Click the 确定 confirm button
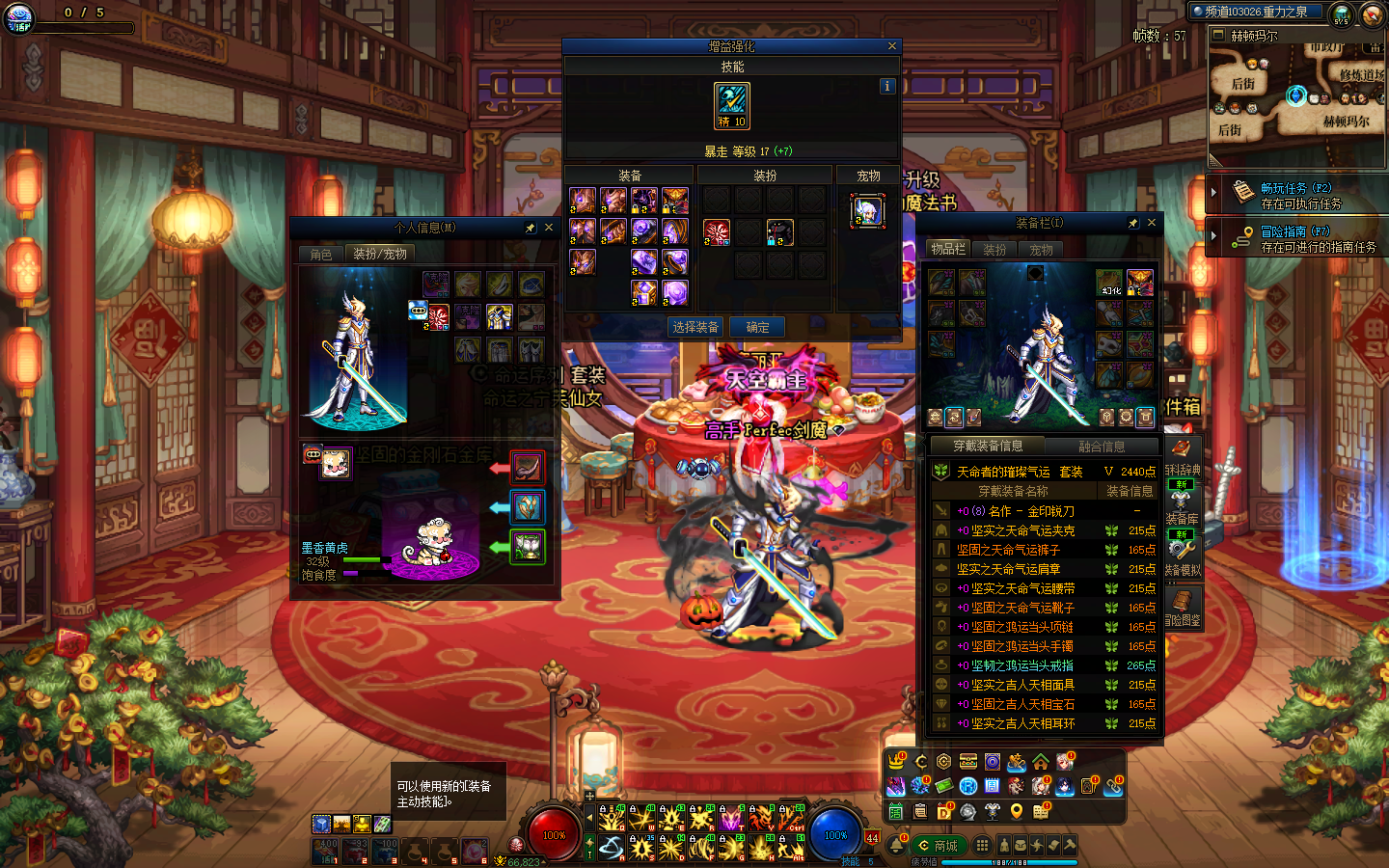Viewport: 1389px width, 868px height. point(757,328)
